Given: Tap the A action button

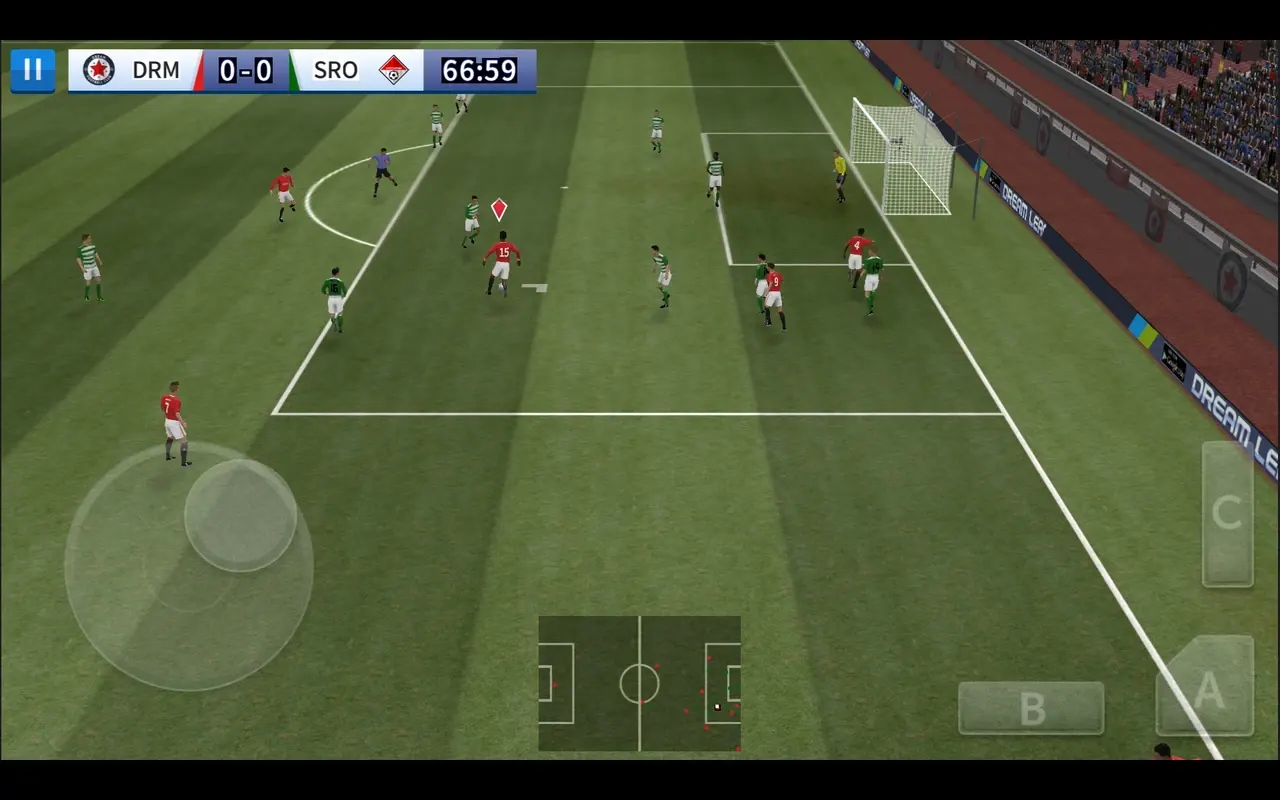Looking at the screenshot, I should [x=1207, y=690].
